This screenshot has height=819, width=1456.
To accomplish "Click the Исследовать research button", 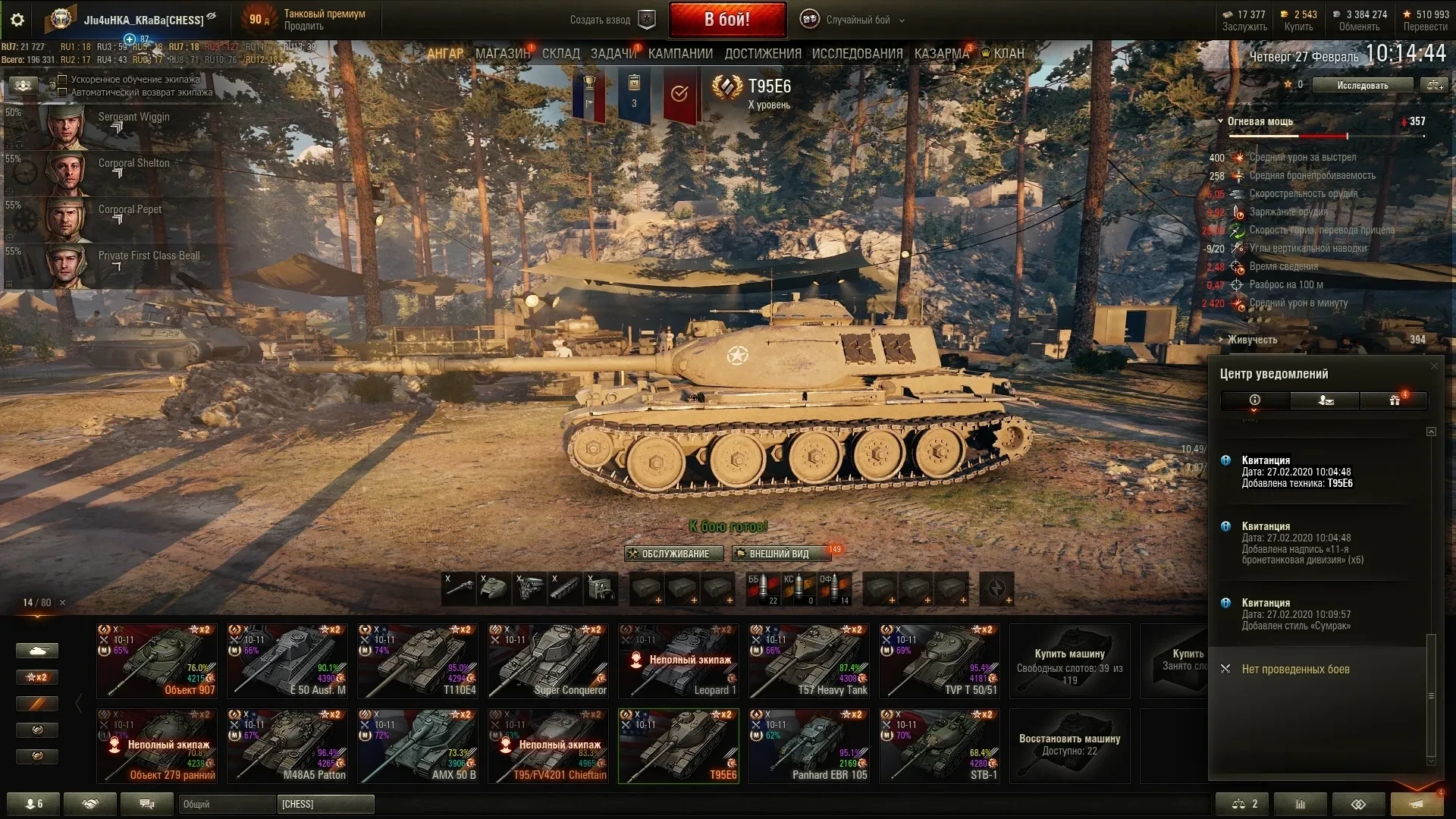I will [x=1362, y=86].
